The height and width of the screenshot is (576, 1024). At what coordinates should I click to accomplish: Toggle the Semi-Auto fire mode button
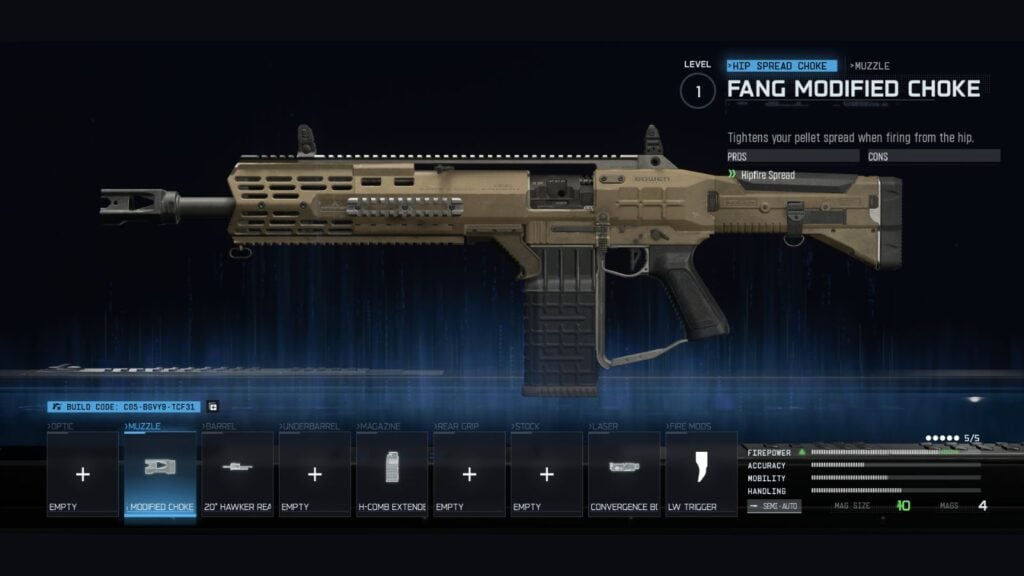tap(774, 506)
